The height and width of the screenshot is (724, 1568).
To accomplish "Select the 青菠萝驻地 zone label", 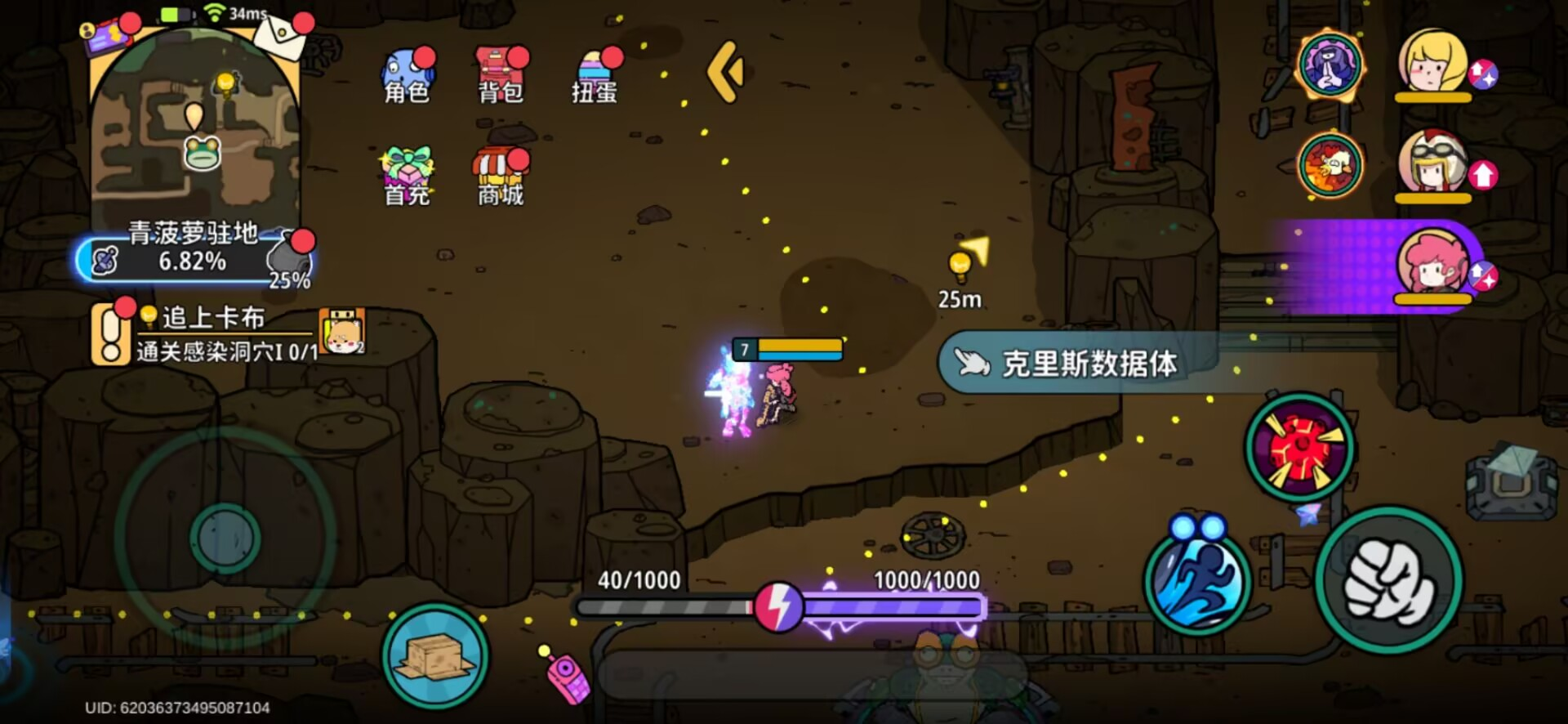I will [x=194, y=233].
